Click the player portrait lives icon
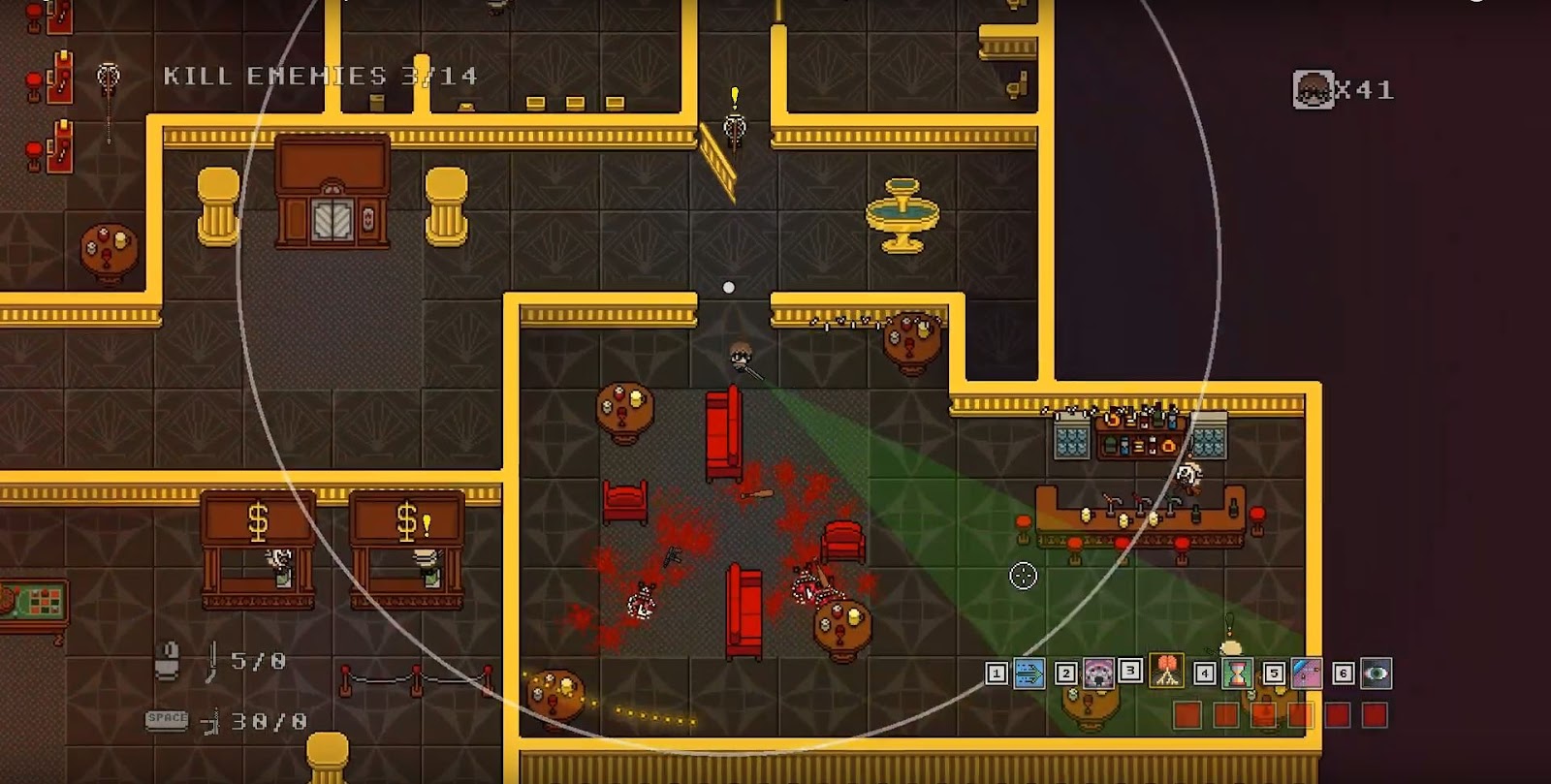 tap(1314, 89)
